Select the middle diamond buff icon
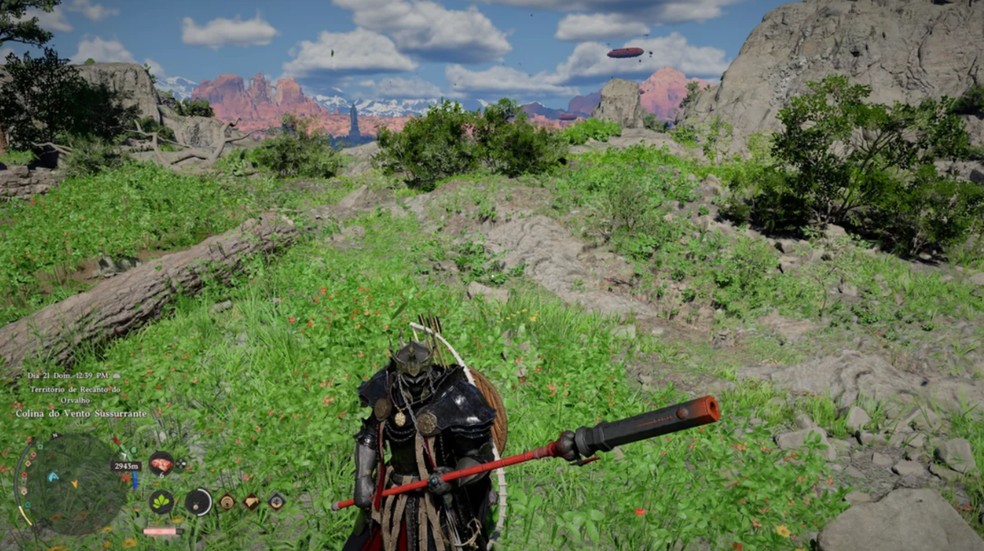This screenshot has width=984, height=551. pos(251,501)
